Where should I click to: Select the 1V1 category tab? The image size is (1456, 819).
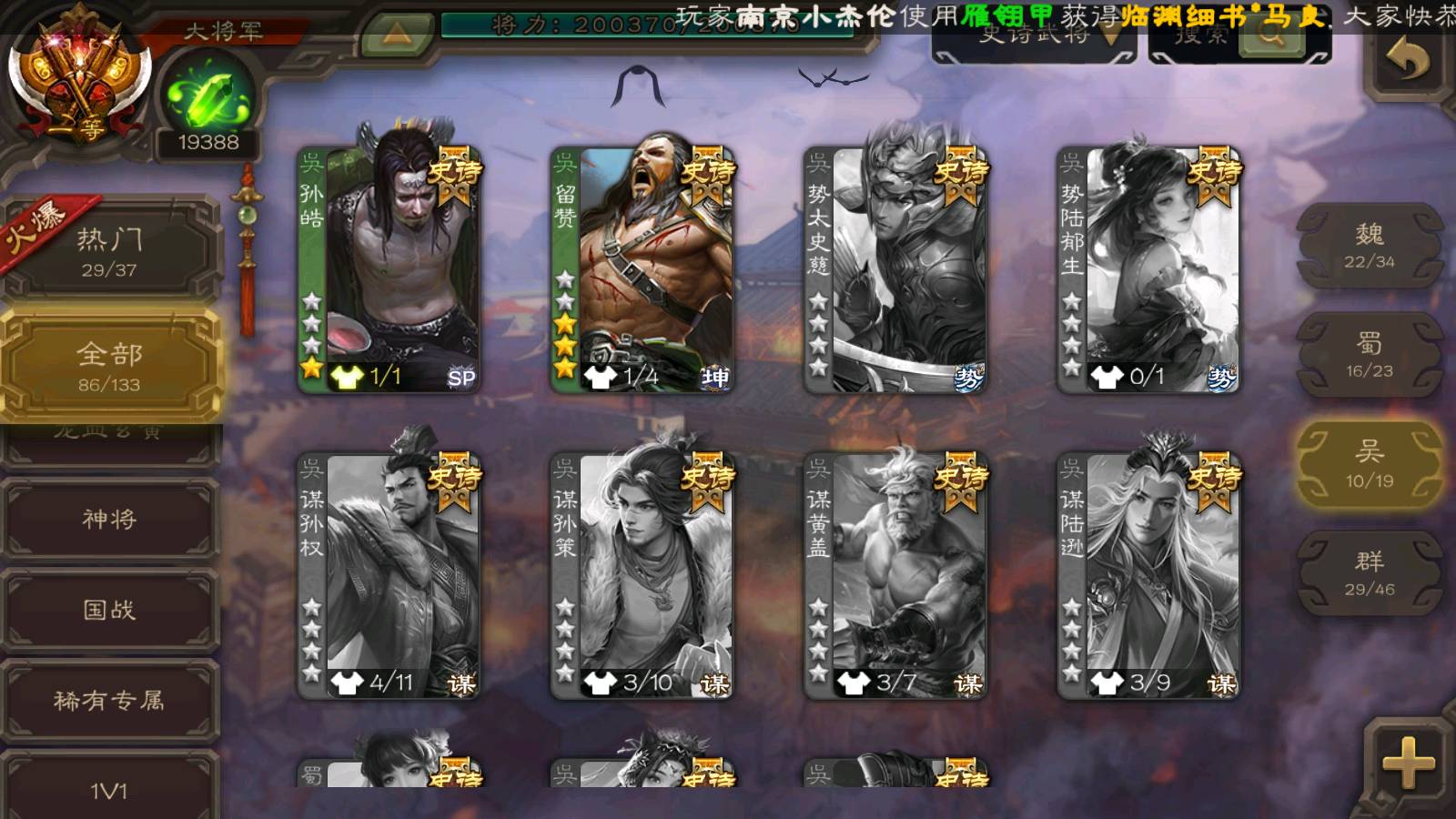[109, 788]
